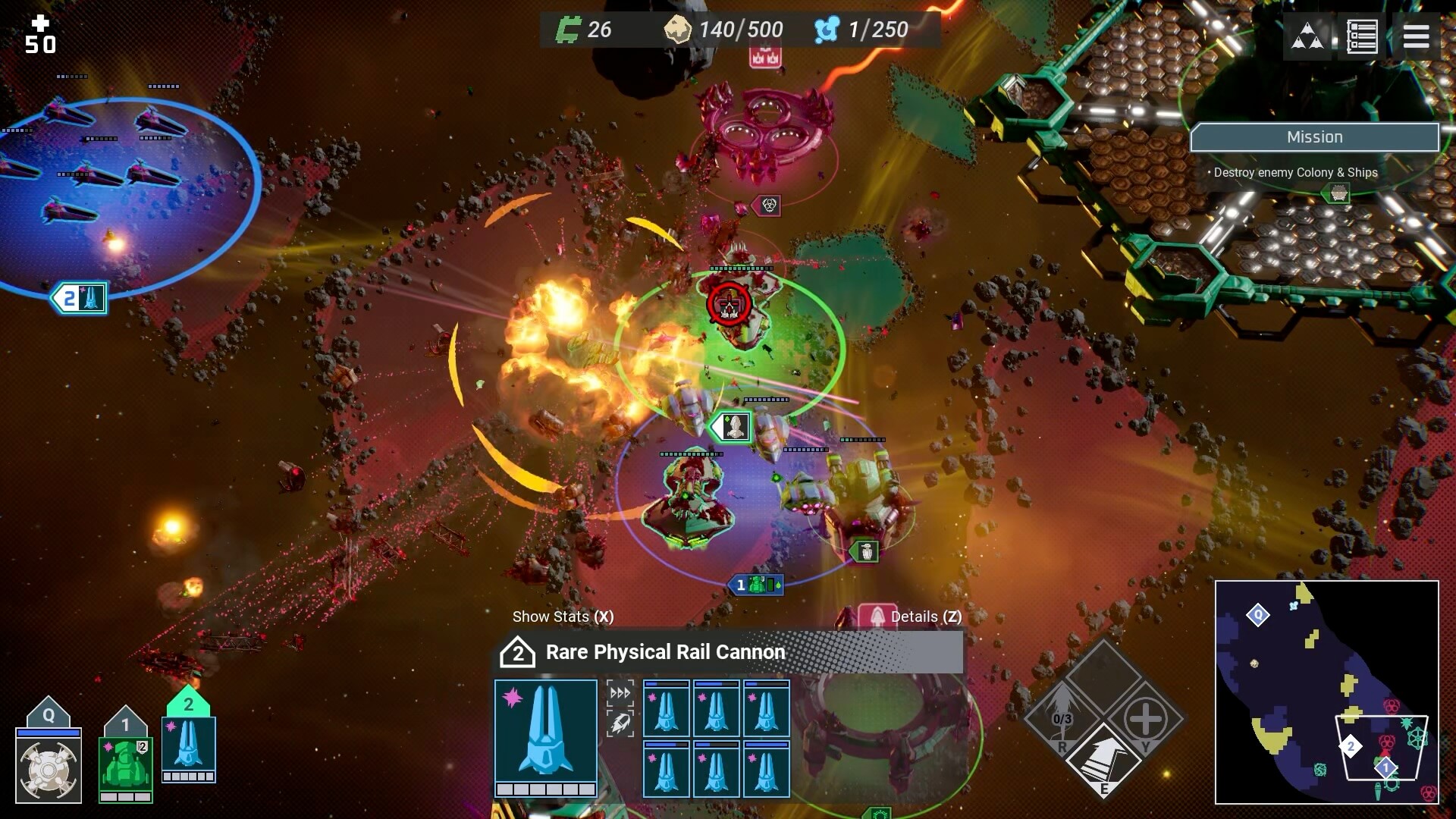Select the squad 2 badge near blue fleet

click(x=79, y=298)
